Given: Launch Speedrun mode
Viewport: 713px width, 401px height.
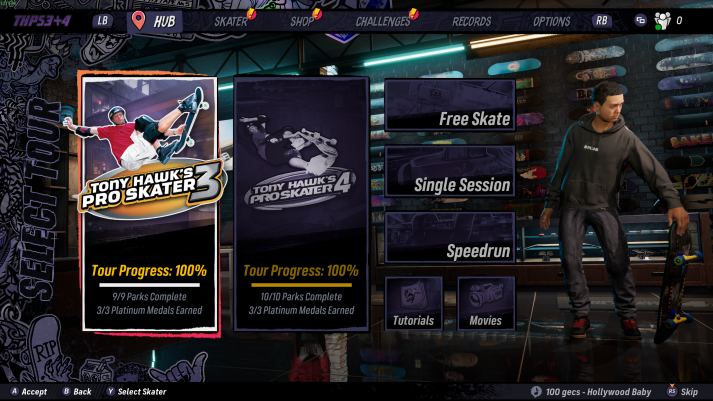Looking at the screenshot, I should click(x=450, y=238).
